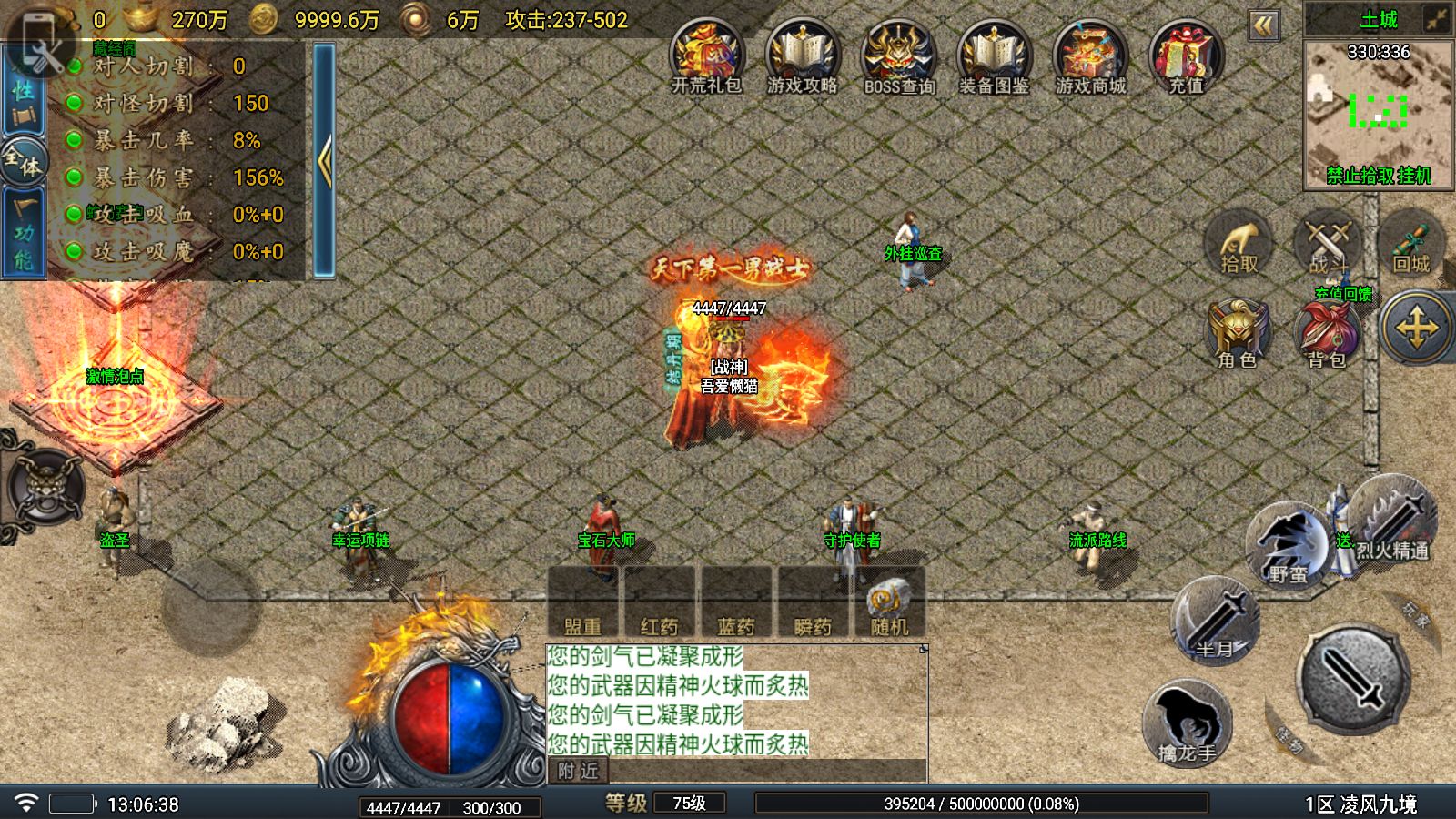This screenshot has height=819, width=1456.
Task: Tap the main sword attack button
Action: [1352, 680]
